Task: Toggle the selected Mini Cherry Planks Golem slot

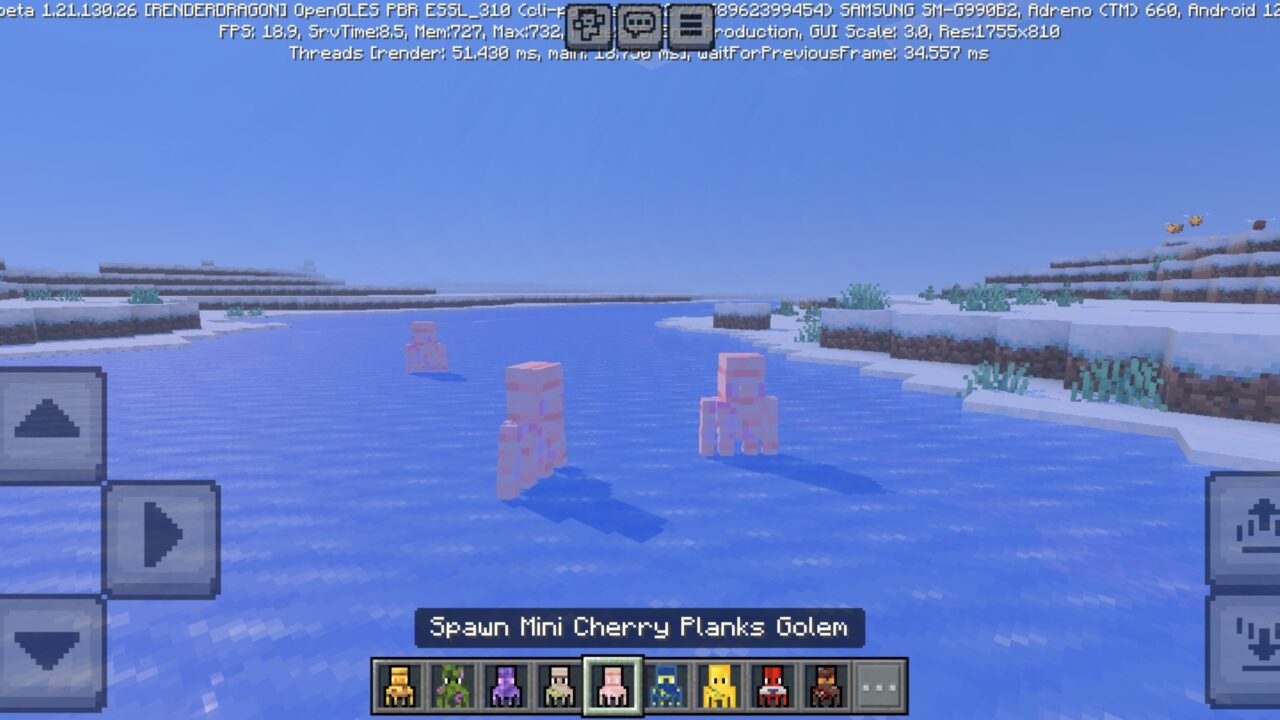Action: (x=610, y=687)
